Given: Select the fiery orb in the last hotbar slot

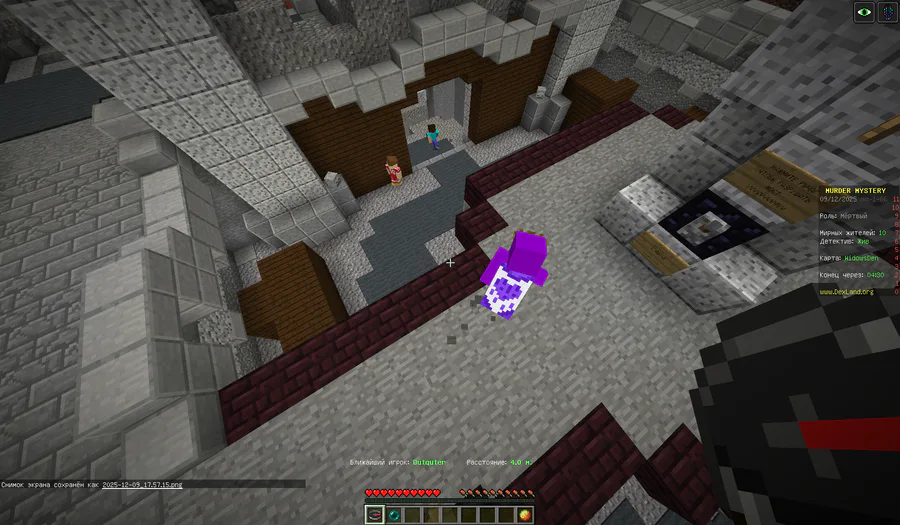Looking at the screenshot, I should pos(526,515).
